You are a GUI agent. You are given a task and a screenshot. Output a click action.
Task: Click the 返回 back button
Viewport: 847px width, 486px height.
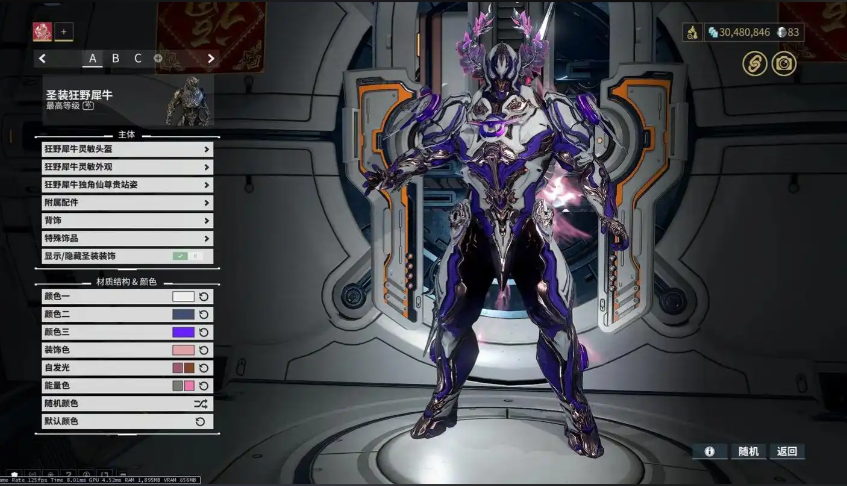[787, 452]
